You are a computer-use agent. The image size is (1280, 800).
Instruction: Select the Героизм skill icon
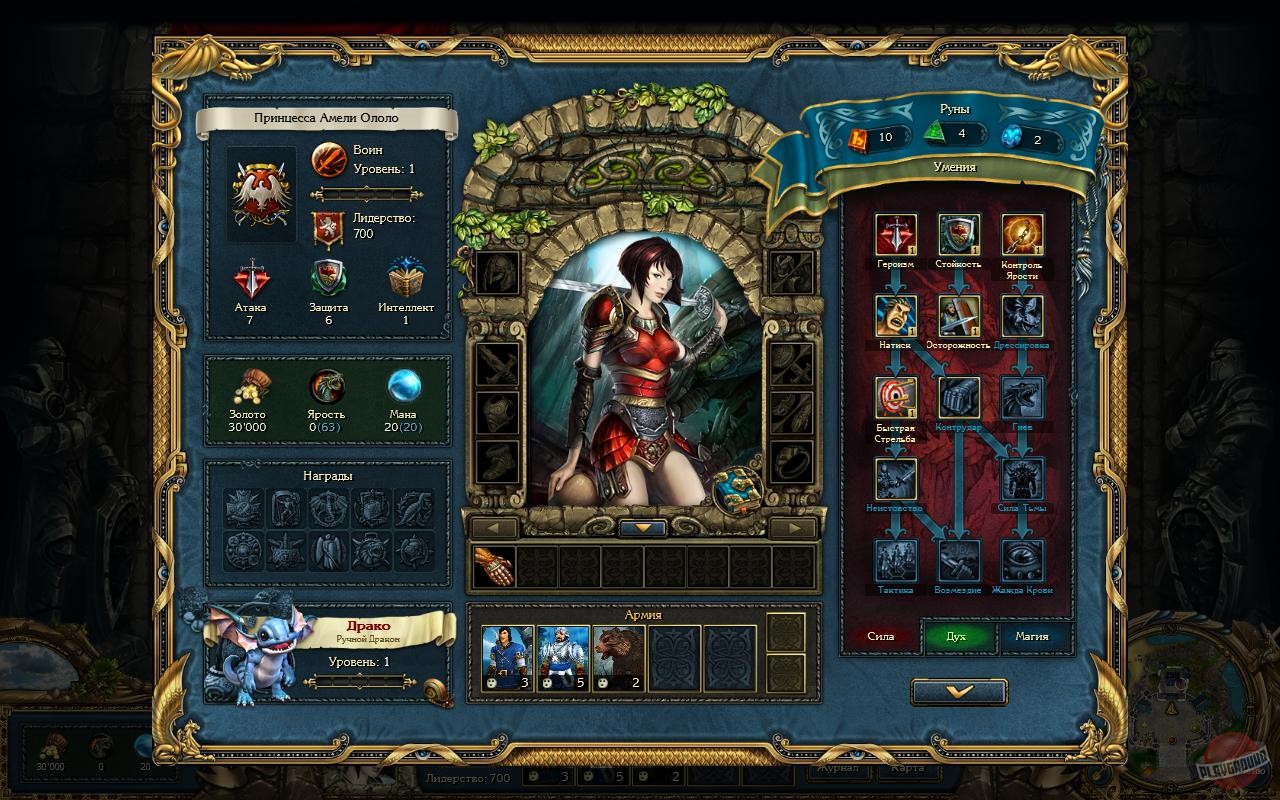897,235
